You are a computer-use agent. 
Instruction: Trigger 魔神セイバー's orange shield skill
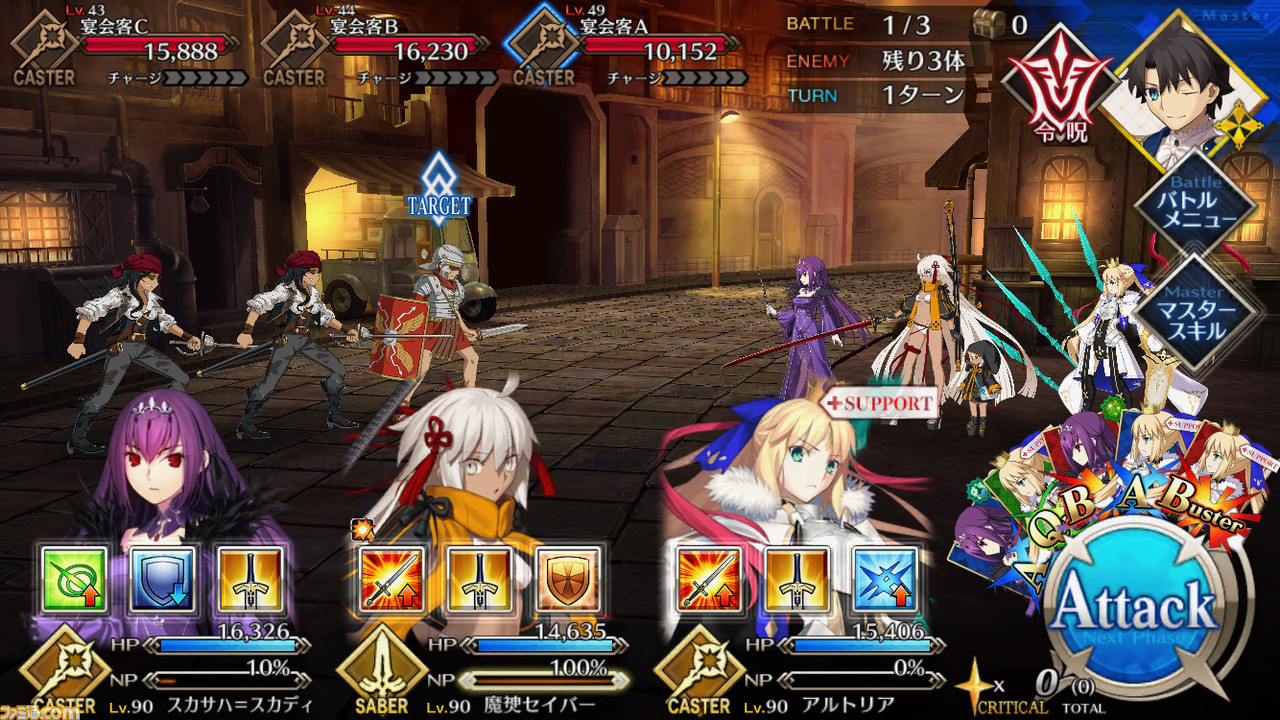click(x=567, y=579)
